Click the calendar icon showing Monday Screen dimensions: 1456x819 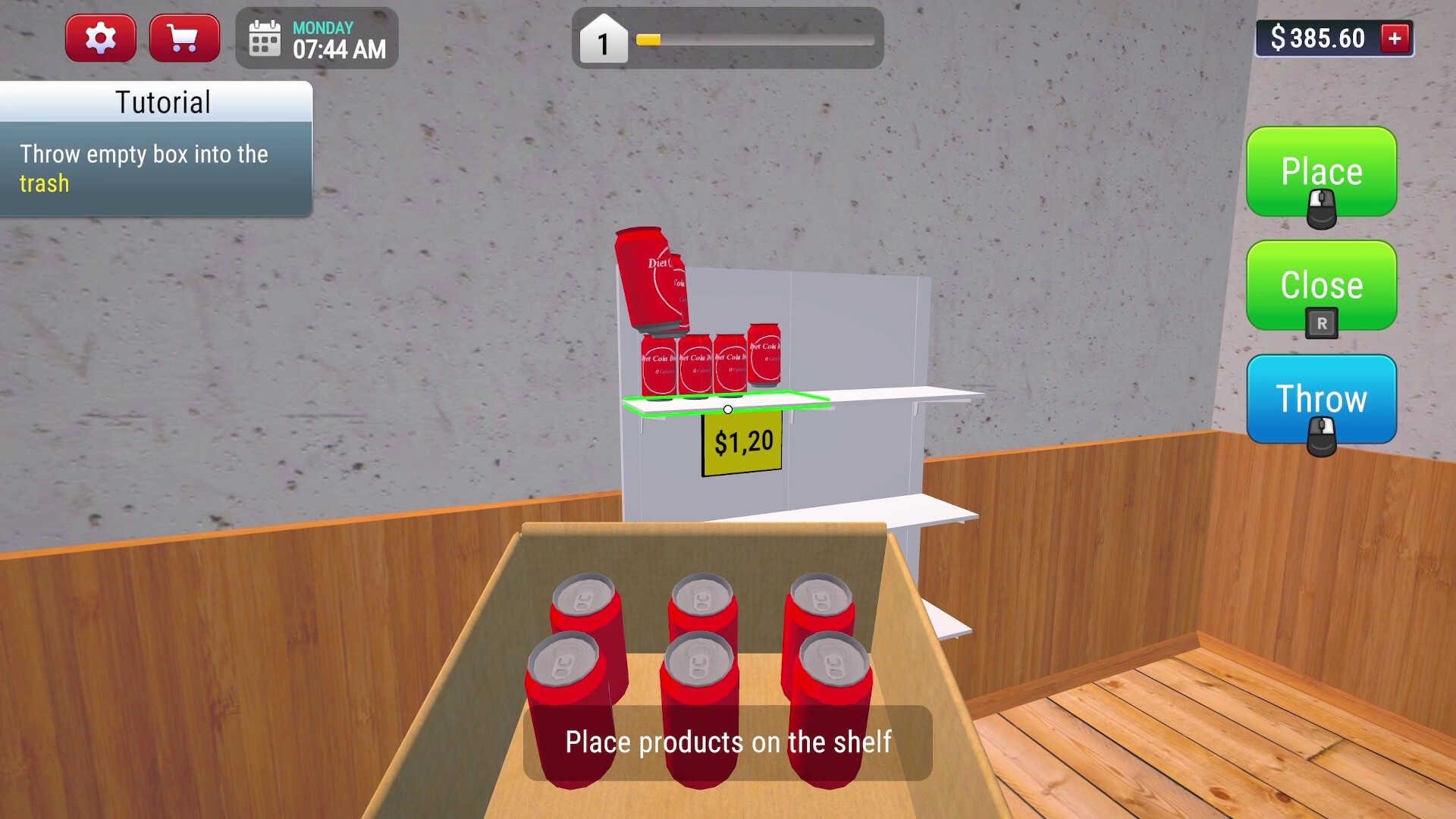point(264,38)
